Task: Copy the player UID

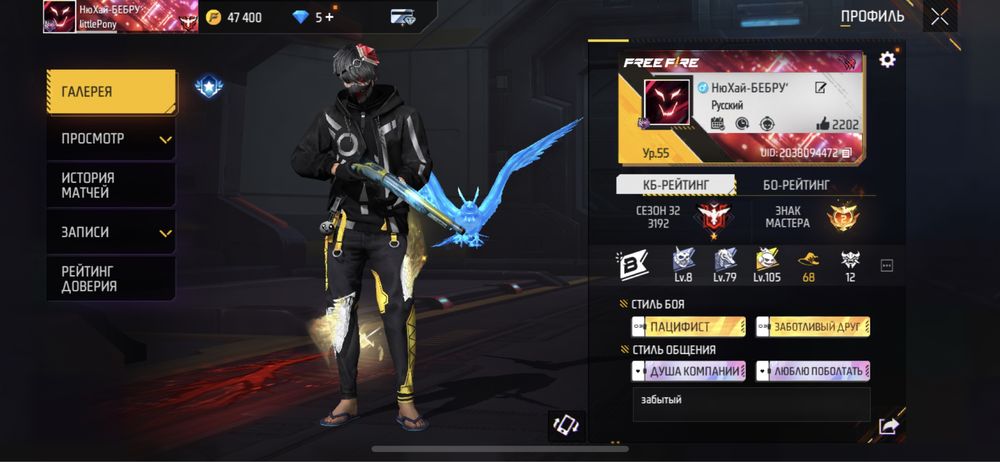Action: click(x=846, y=152)
